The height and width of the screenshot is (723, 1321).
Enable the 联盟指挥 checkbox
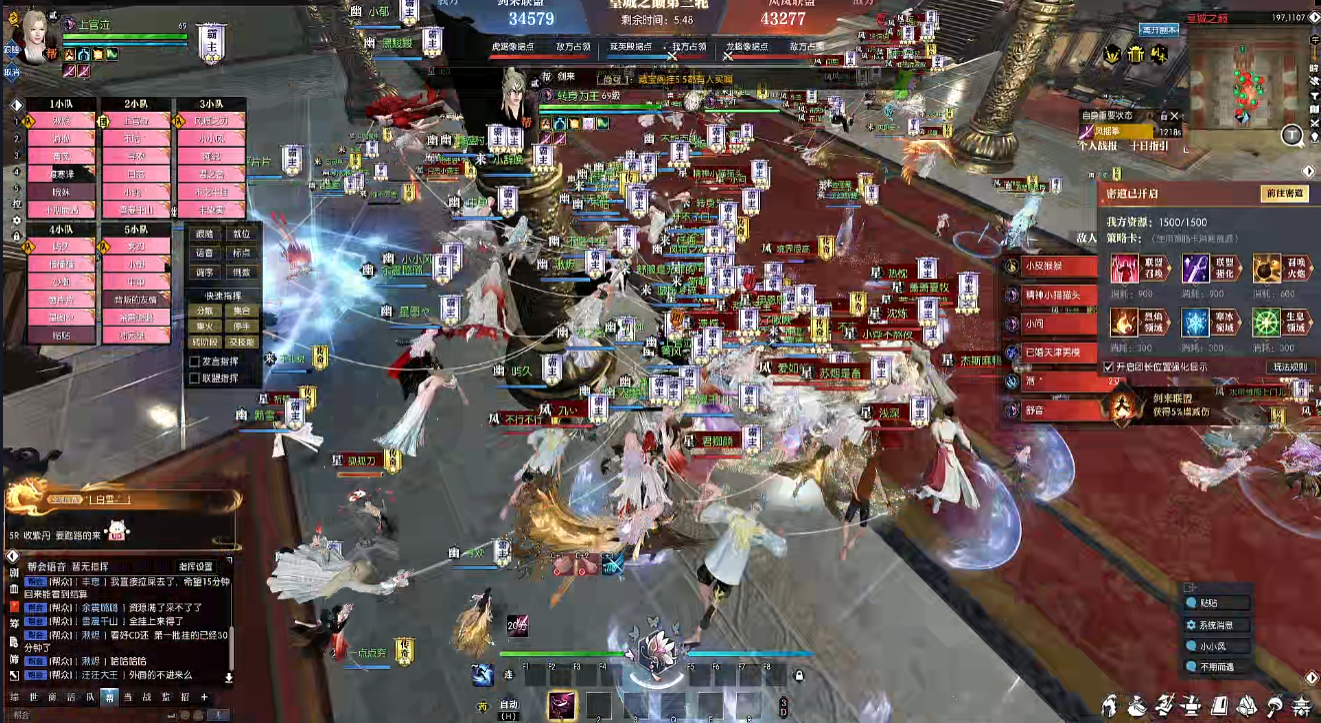(195, 378)
